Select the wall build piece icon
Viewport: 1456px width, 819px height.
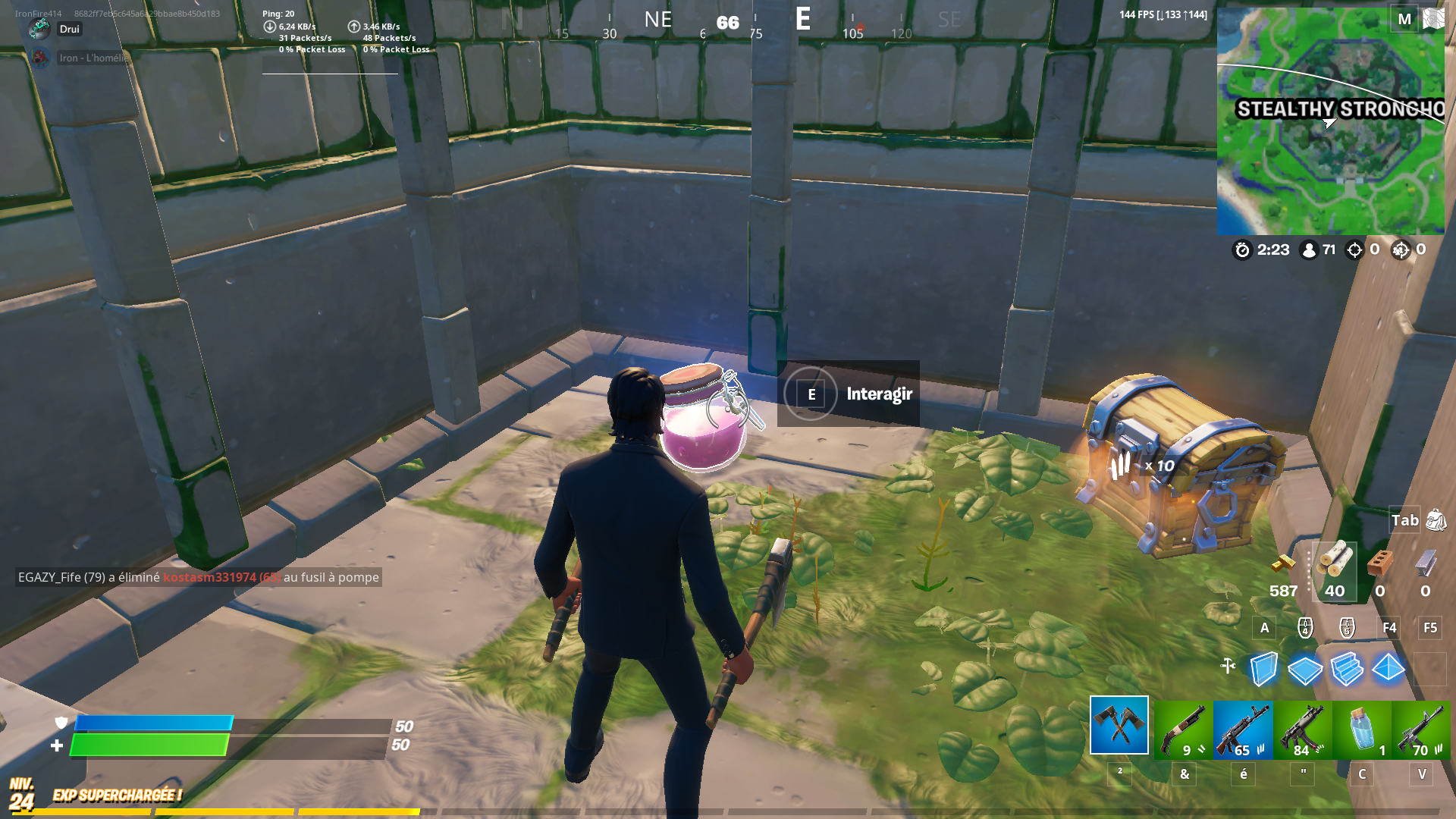1263,667
